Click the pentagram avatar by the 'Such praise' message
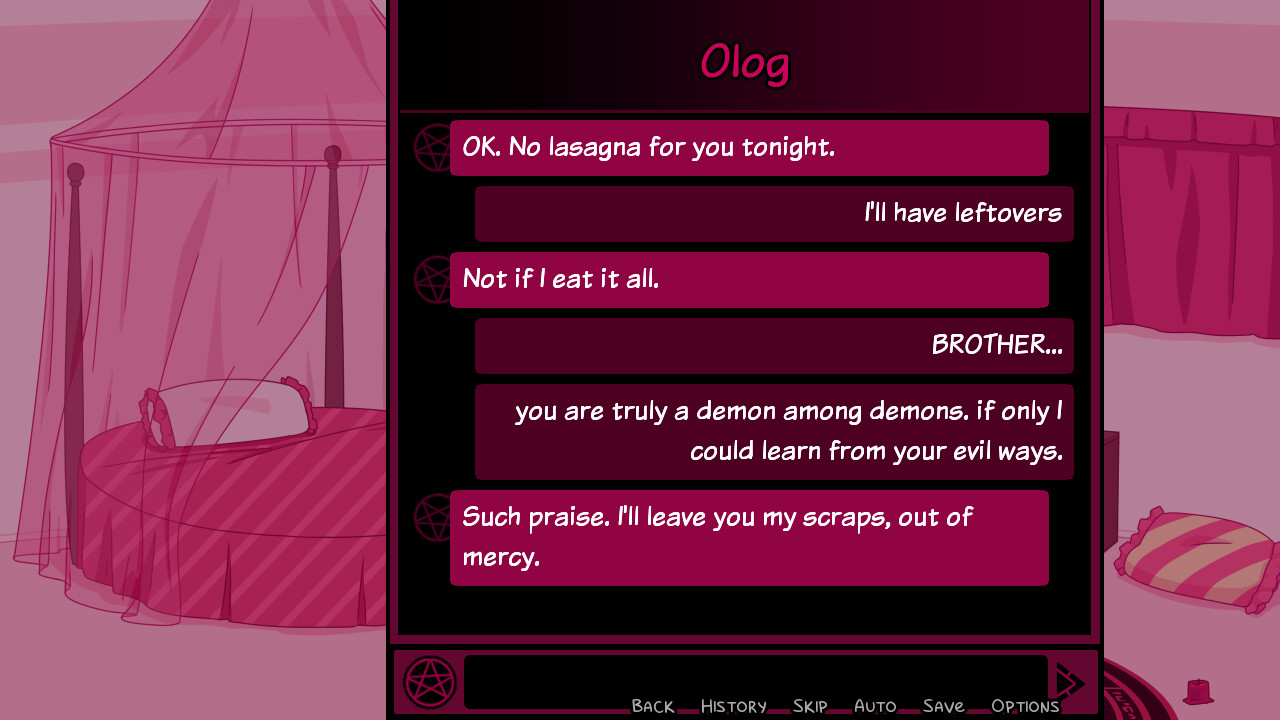Screen dimensions: 1280x720 point(430,518)
